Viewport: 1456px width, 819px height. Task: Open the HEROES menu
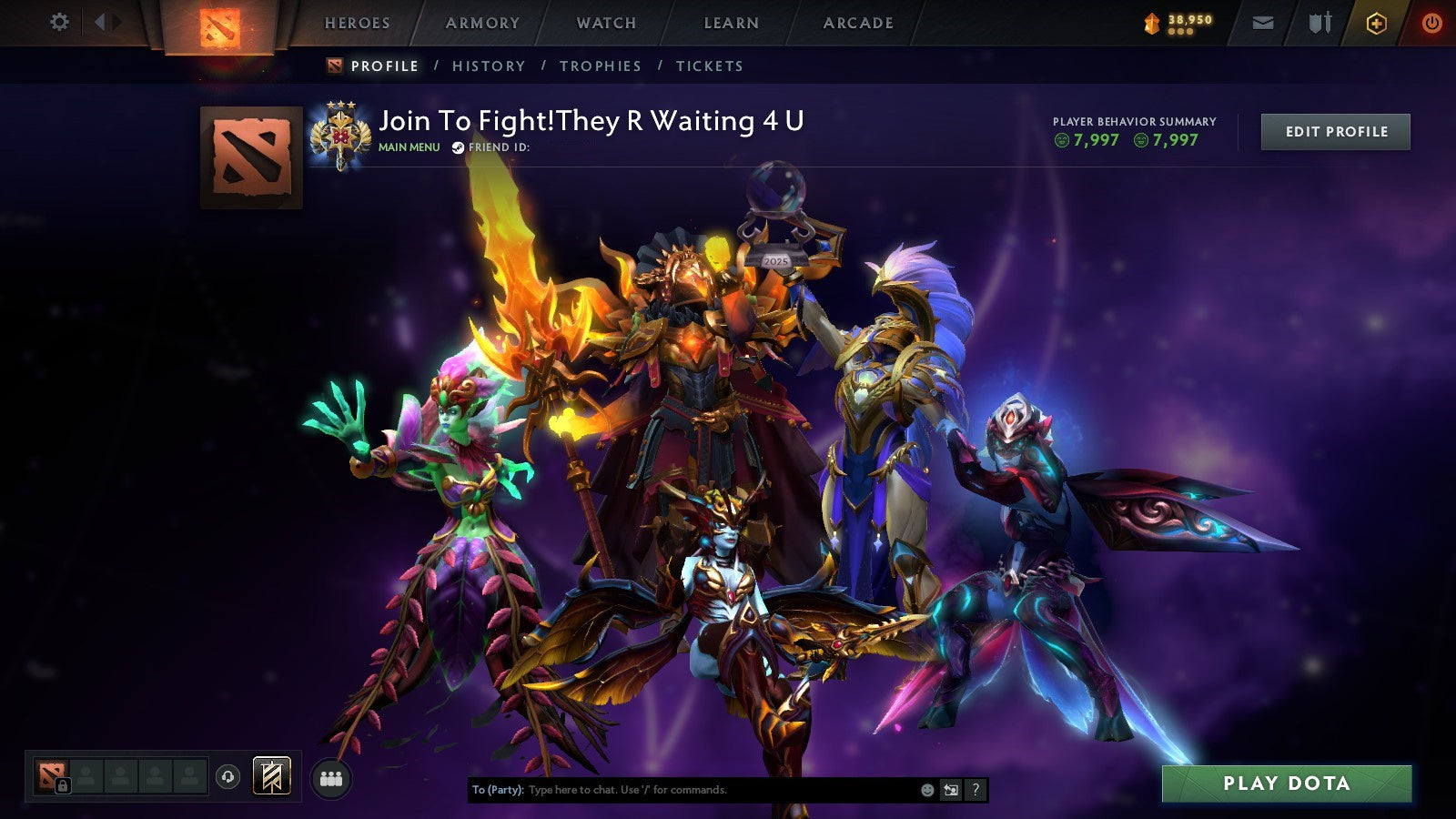(x=359, y=23)
